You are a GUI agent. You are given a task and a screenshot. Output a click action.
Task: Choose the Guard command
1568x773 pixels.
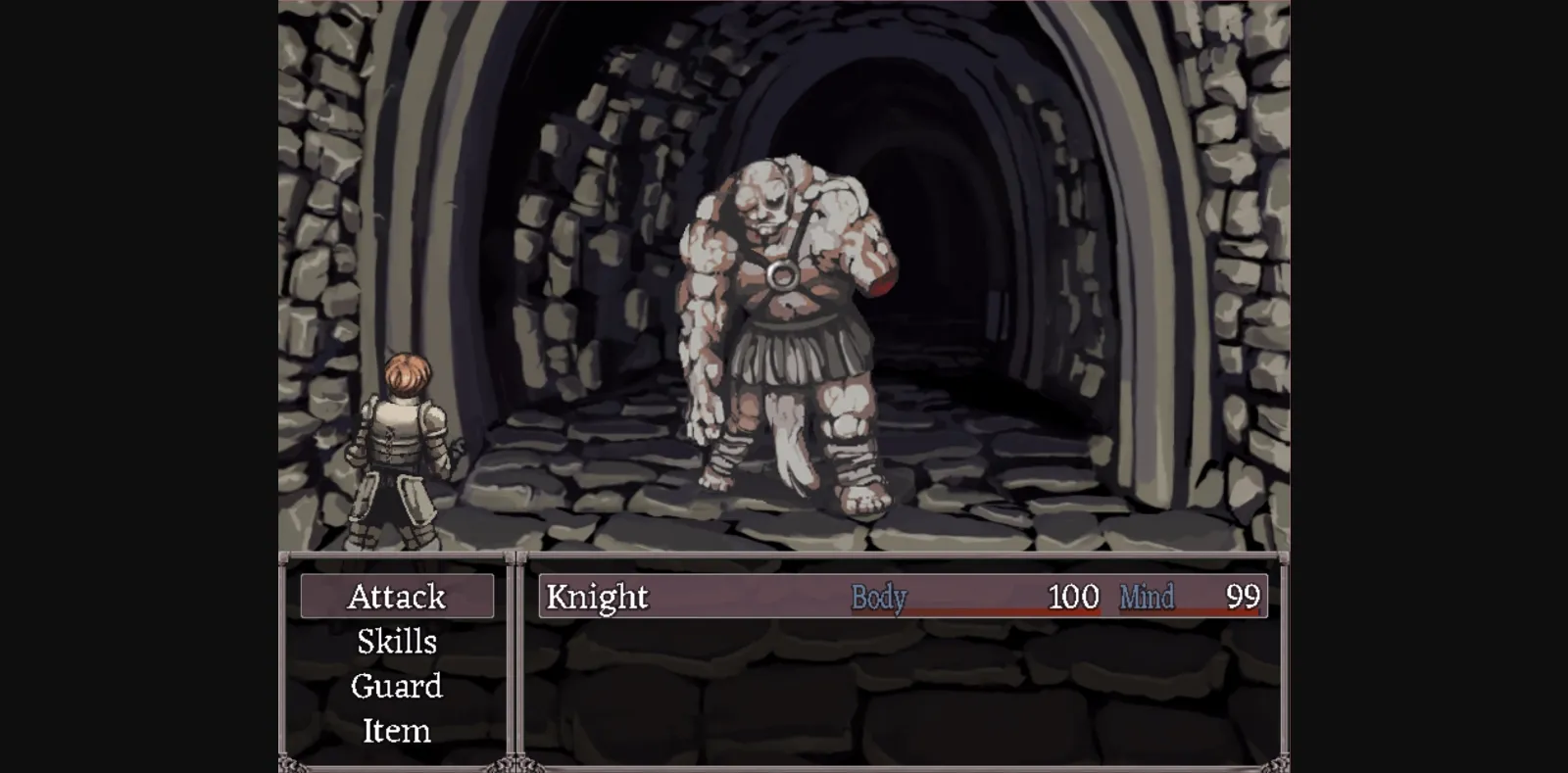396,687
